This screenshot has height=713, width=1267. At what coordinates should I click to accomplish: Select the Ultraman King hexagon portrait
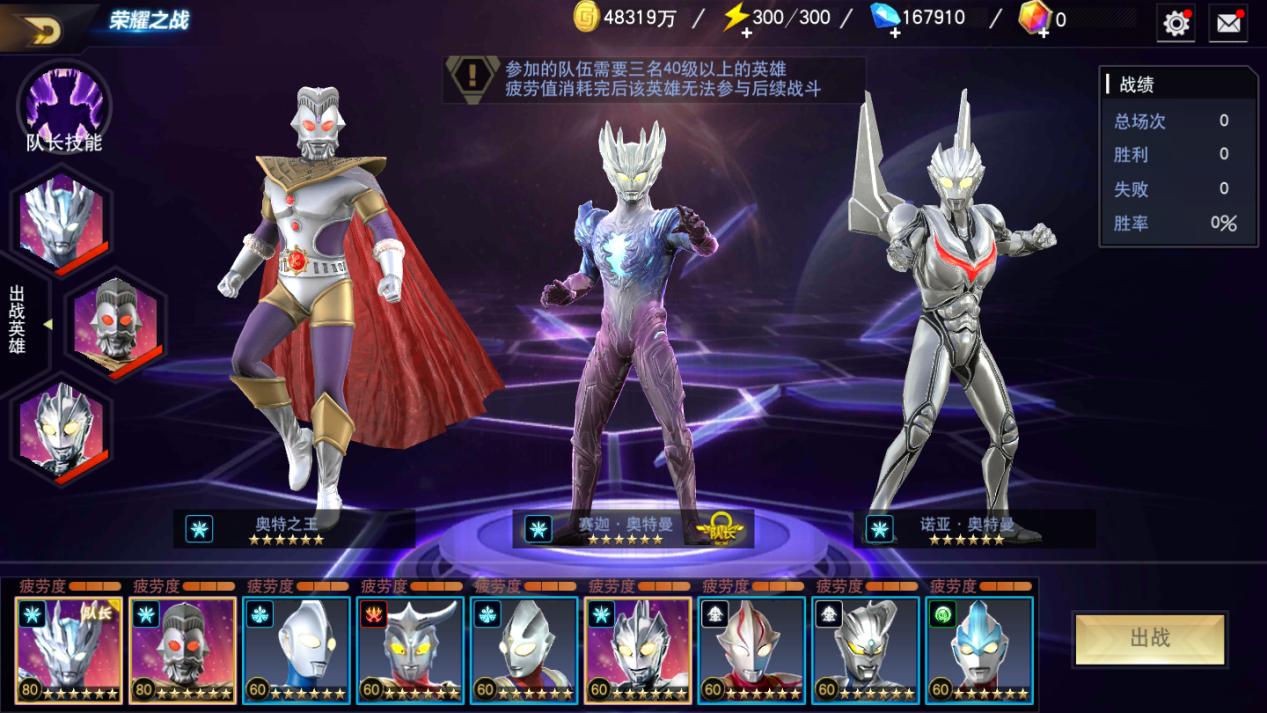[115, 324]
